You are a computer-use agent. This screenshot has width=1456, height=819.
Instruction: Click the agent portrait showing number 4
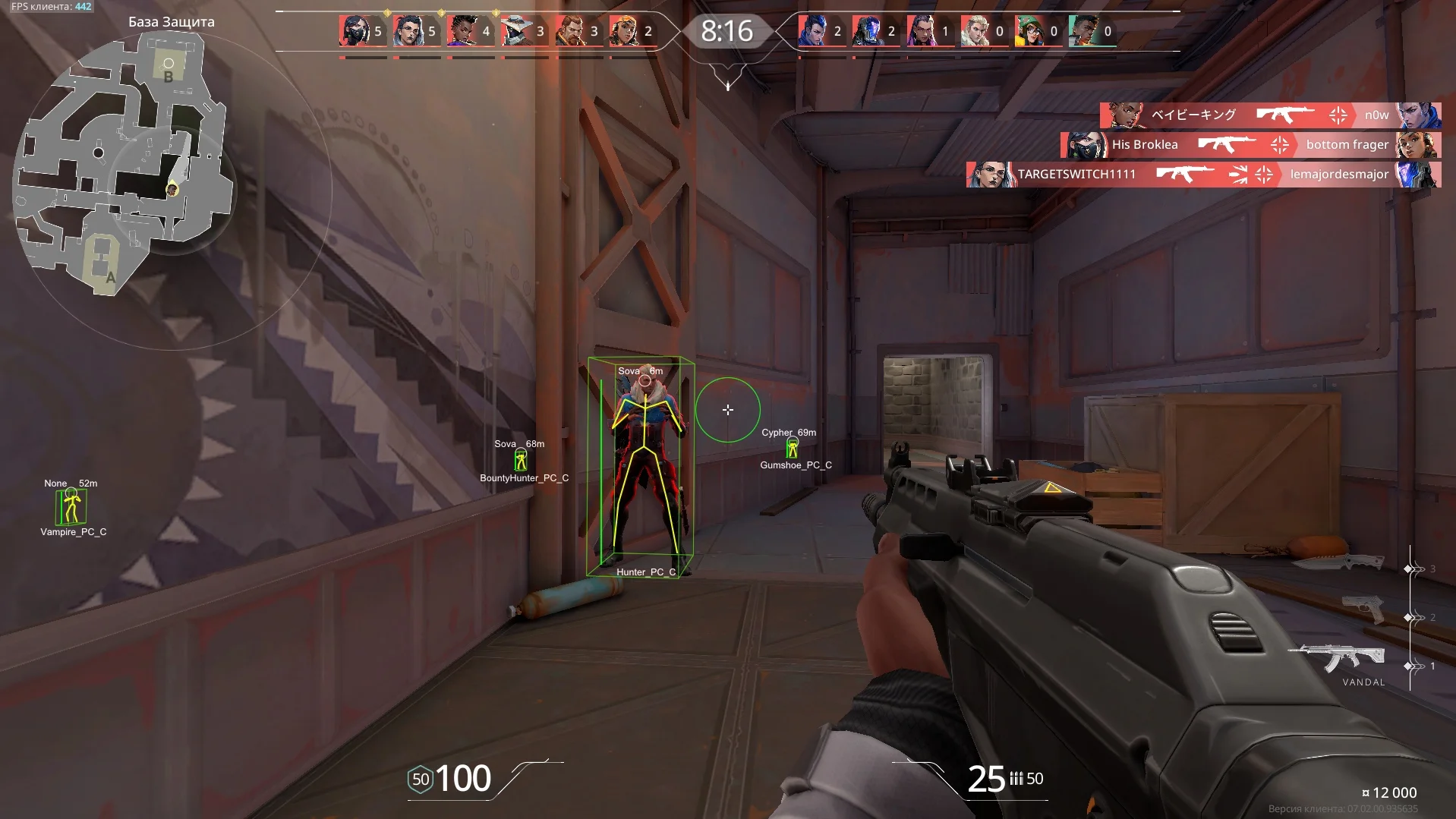[x=462, y=31]
